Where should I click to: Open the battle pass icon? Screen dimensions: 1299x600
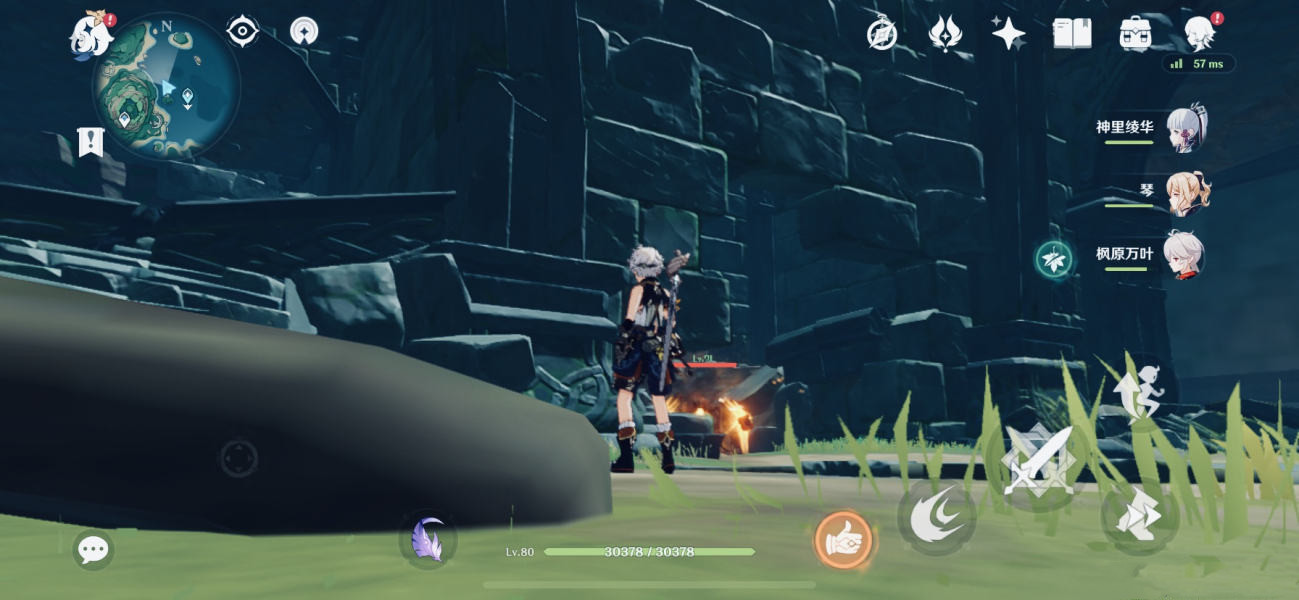pyautogui.click(x=945, y=34)
